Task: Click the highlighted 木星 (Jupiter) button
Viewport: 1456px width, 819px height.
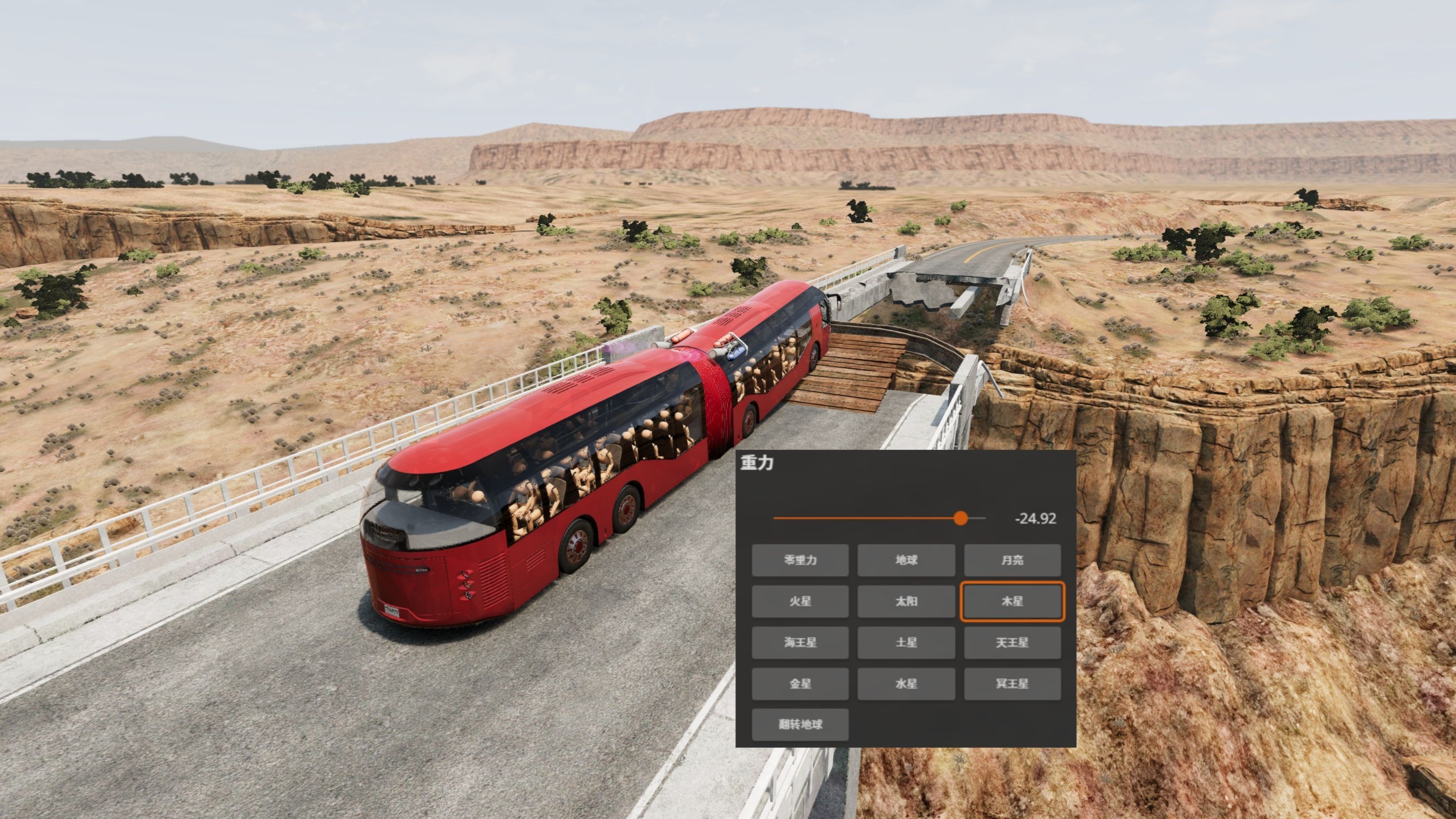Action: coord(1012,601)
